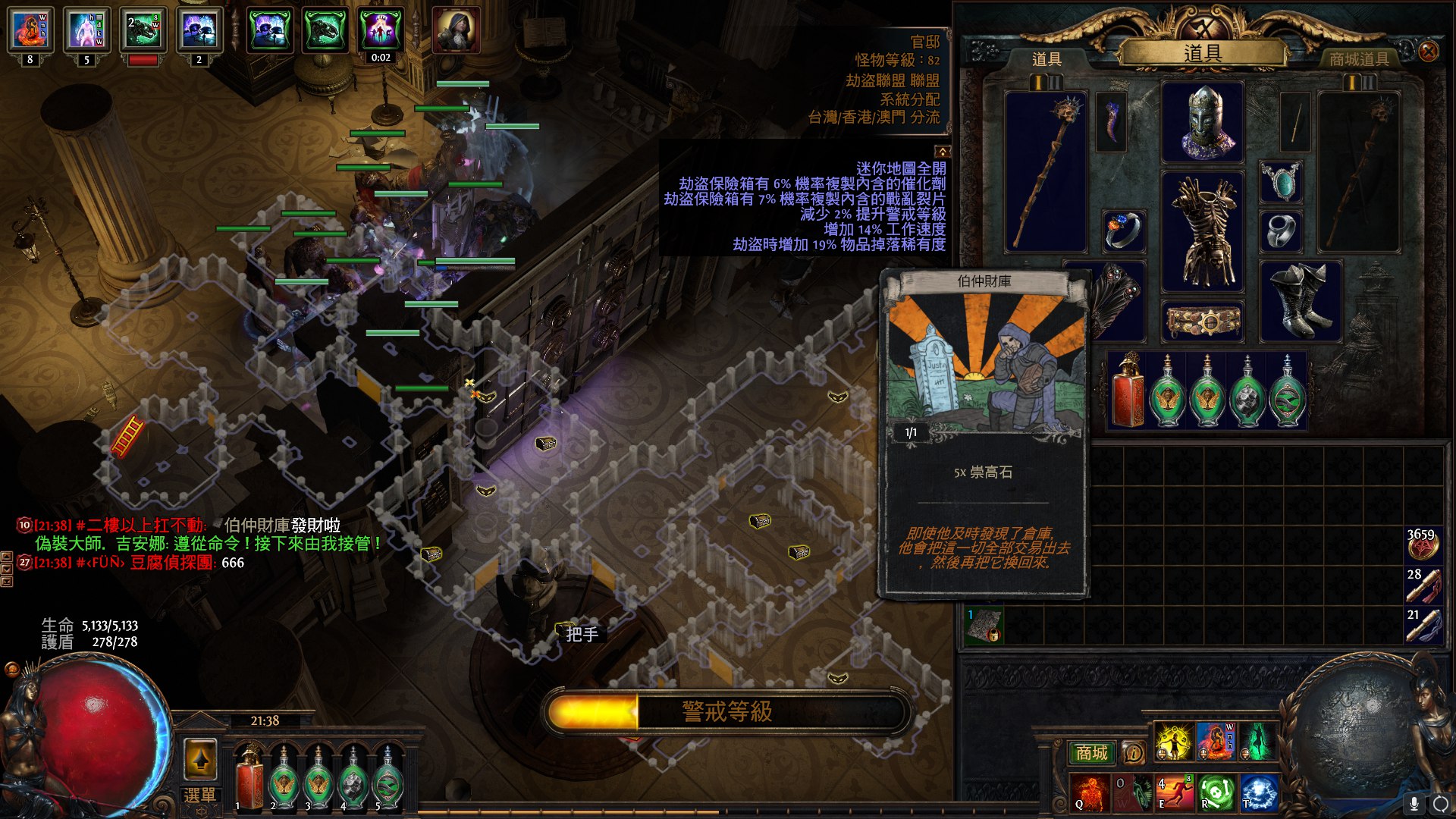The height and width of the screenshot is (819, 1456).
Task: Select the main-hand staff weapon slot
Action: click(1046, 171)
